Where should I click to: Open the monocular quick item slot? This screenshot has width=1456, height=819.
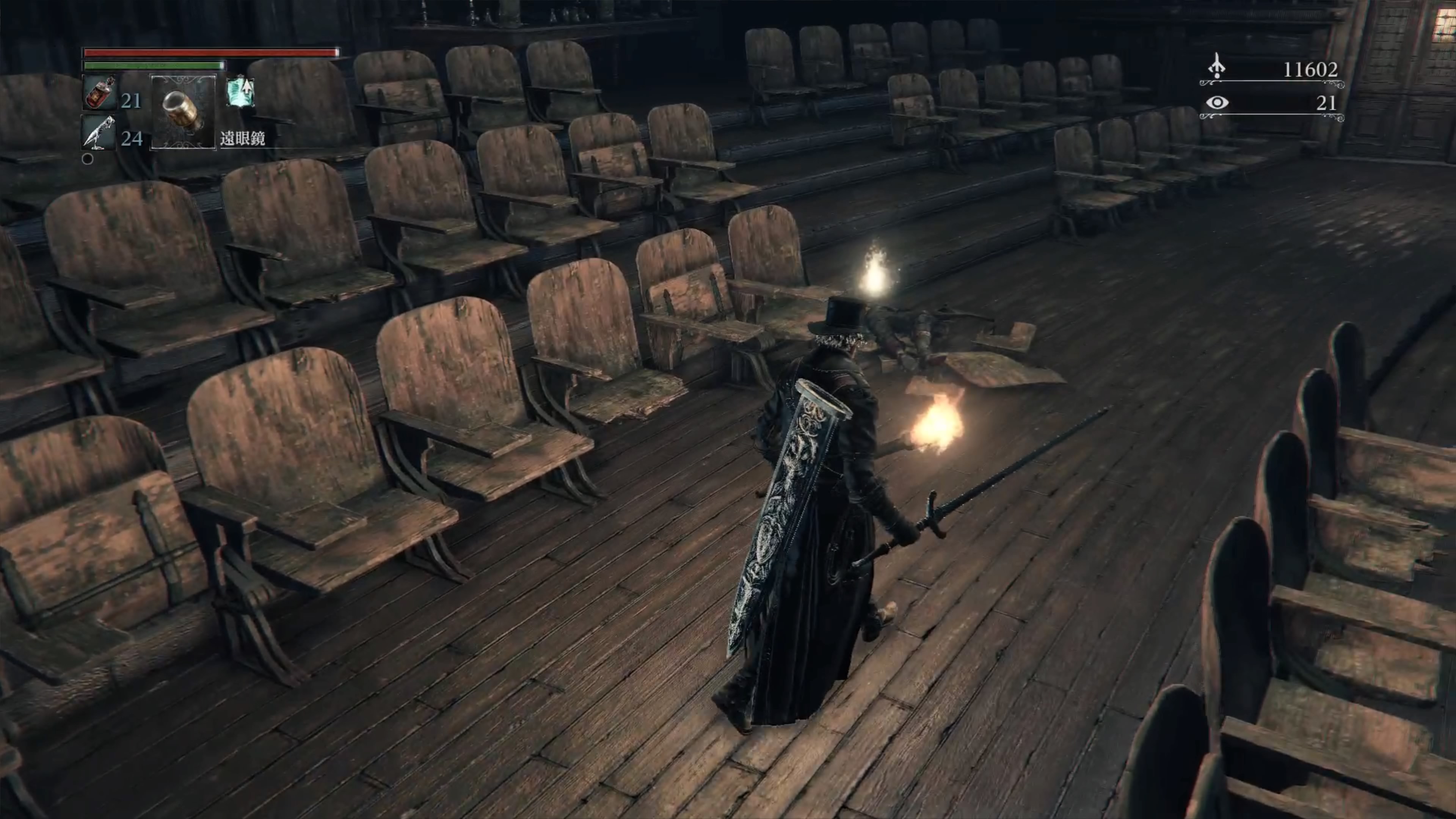pos(183,112)
